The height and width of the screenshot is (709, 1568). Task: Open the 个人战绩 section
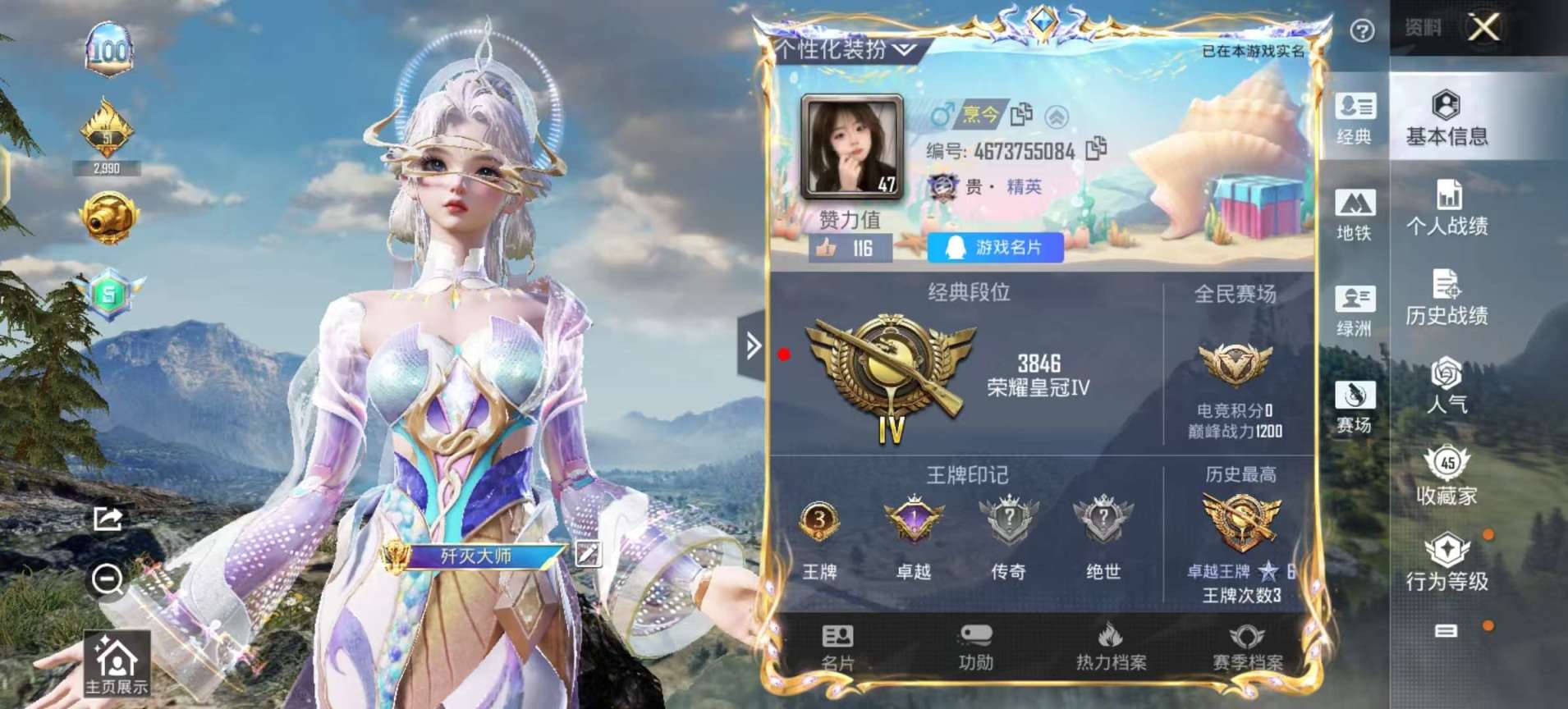(1447, 208)
